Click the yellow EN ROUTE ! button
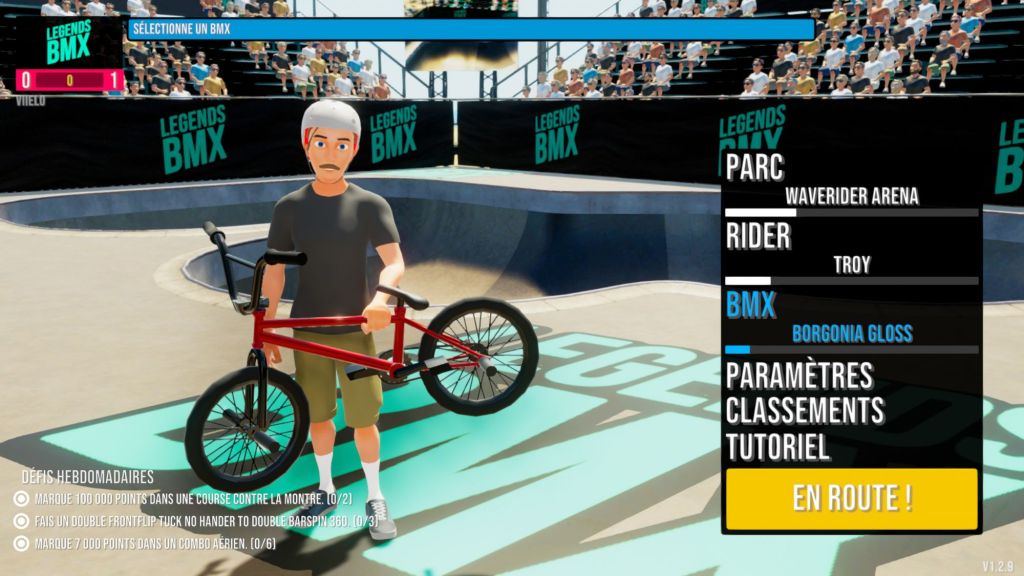 click(x=851, y=498)
